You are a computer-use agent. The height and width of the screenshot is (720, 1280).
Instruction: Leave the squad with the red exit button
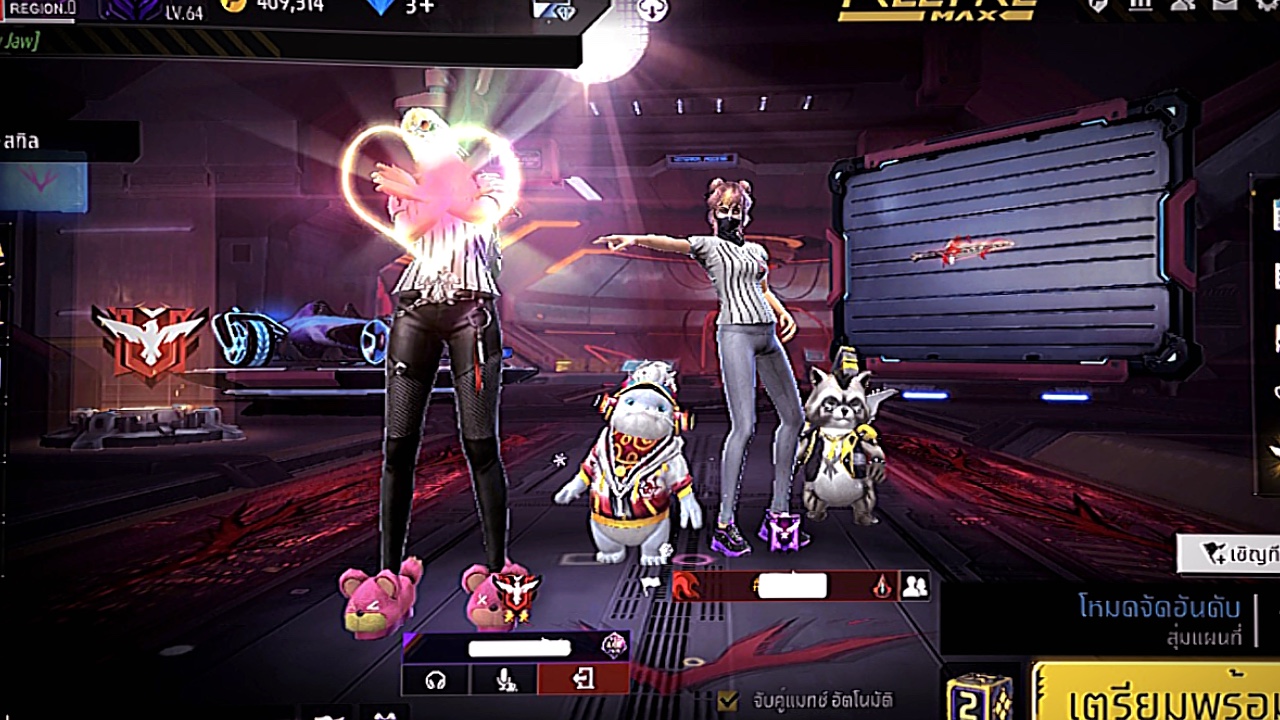[583, 679]
